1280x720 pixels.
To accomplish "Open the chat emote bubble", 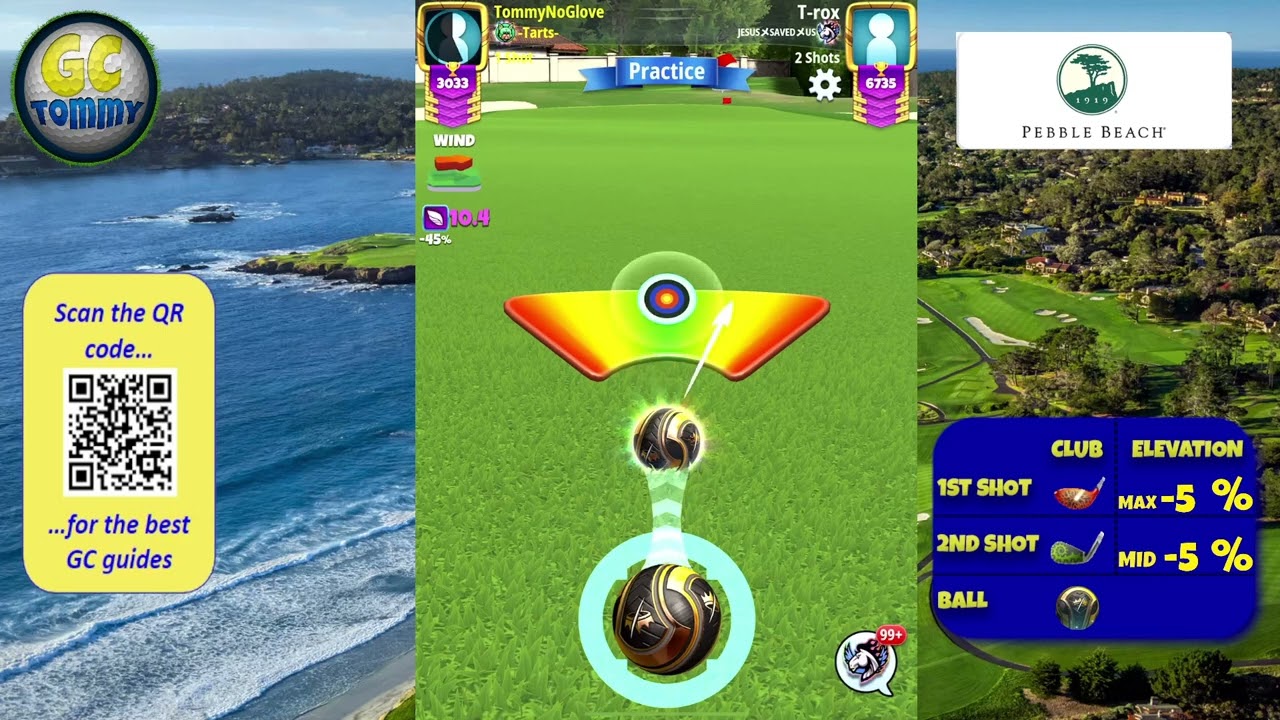I will [x=865, y=659].
